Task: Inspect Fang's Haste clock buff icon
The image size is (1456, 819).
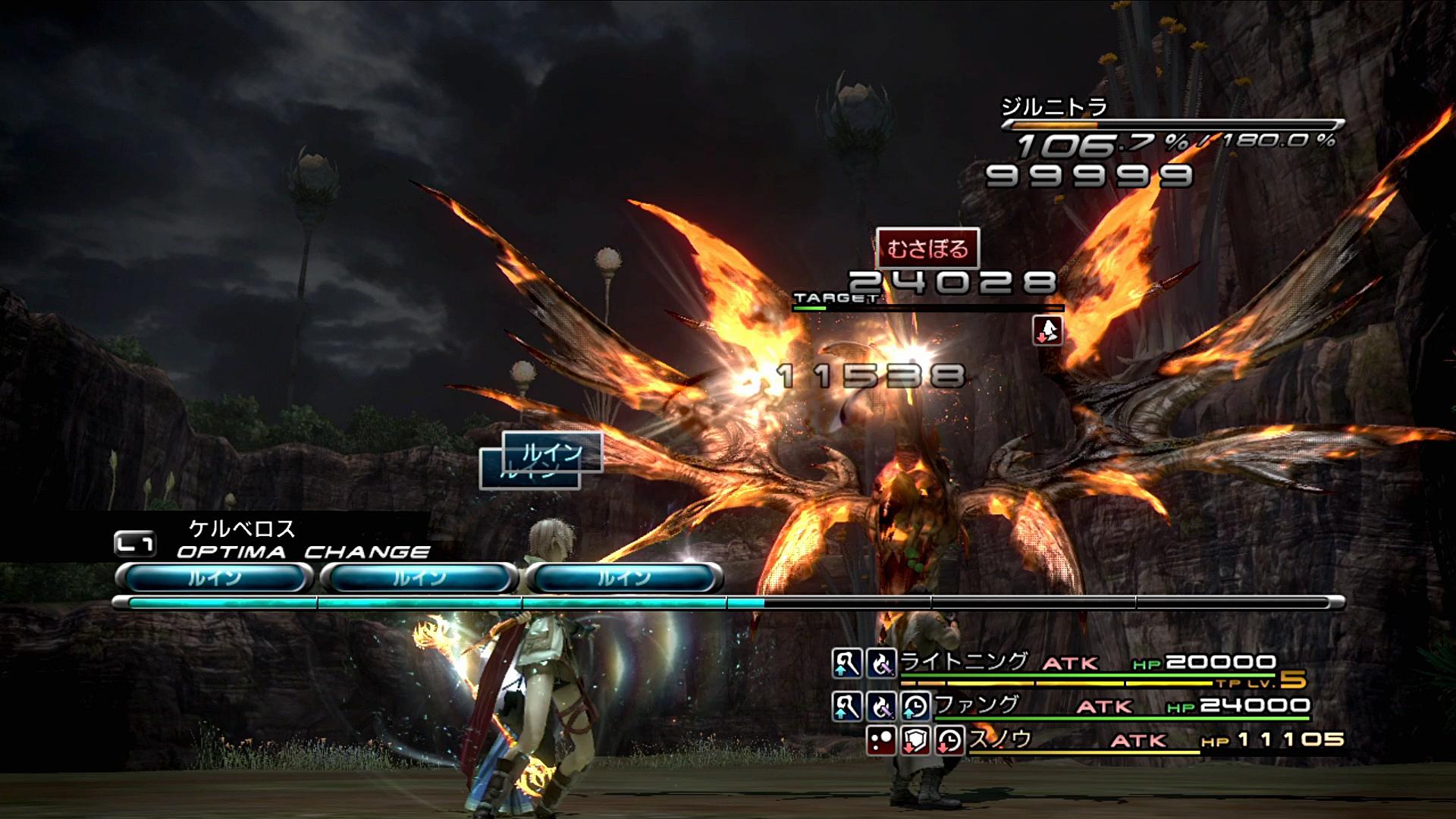Action: pos(916,706)
